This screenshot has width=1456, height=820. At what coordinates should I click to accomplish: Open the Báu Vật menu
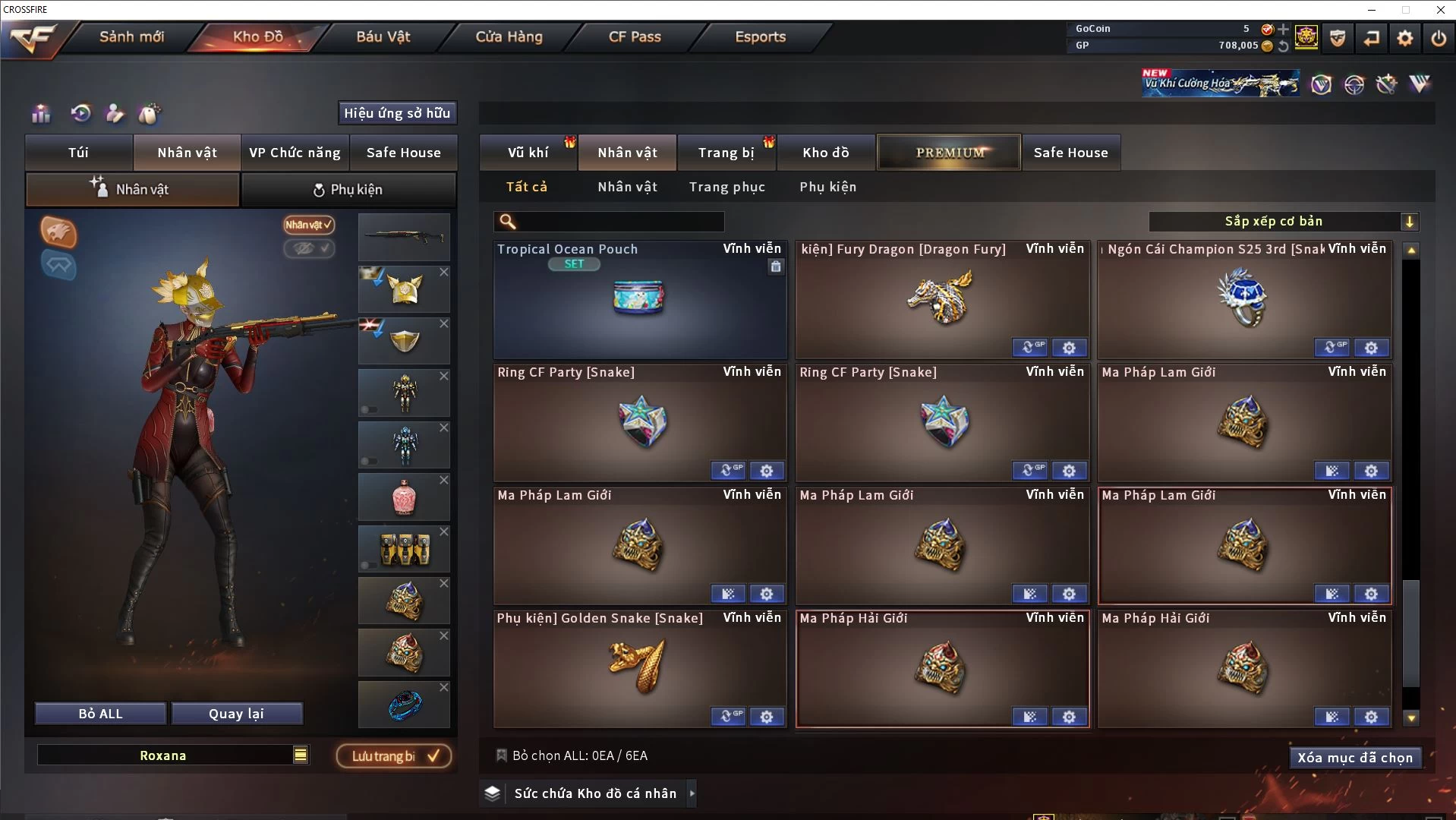[383, 36]
